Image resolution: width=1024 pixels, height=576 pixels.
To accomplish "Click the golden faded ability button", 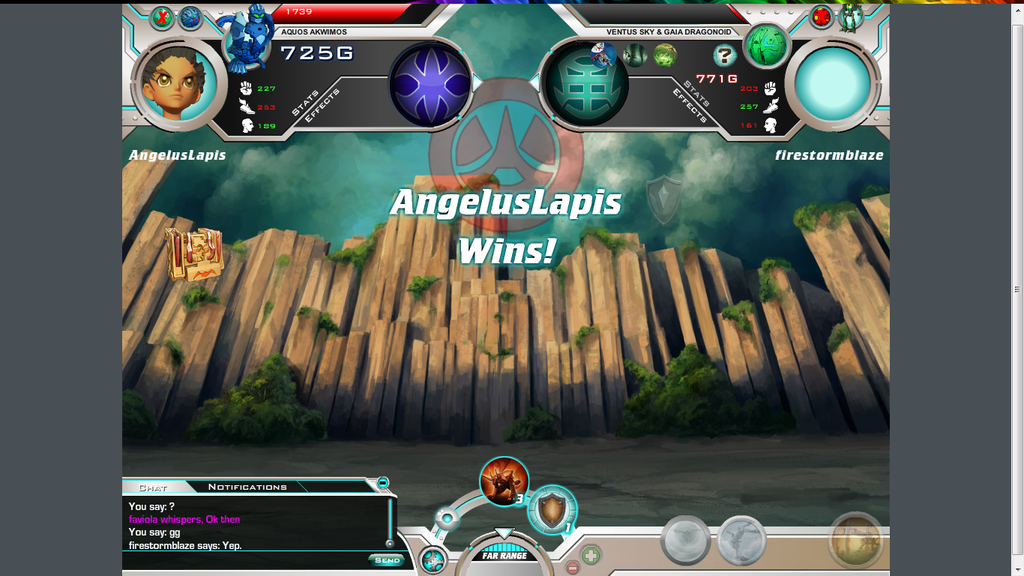I will point(855,540).
